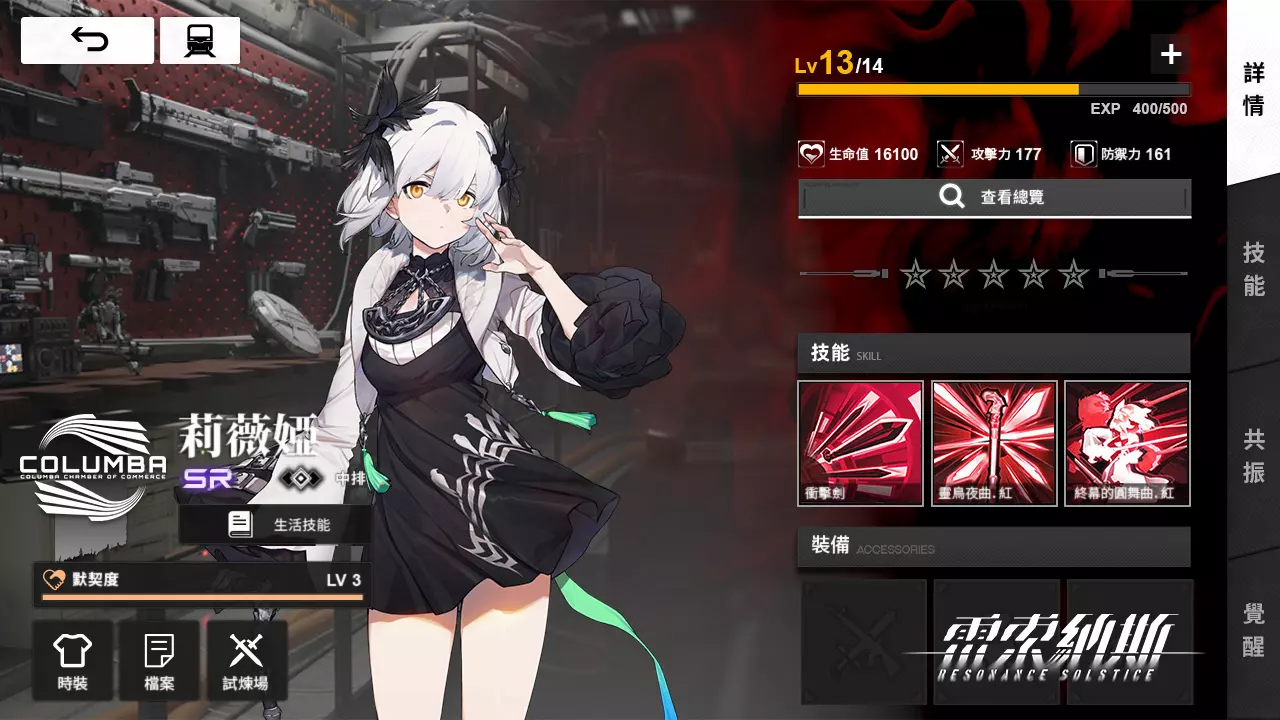Viewport: 1280px width, 720px height.
Task: Switch to the 共振 resonance tab
Action: click(1254, 455)
